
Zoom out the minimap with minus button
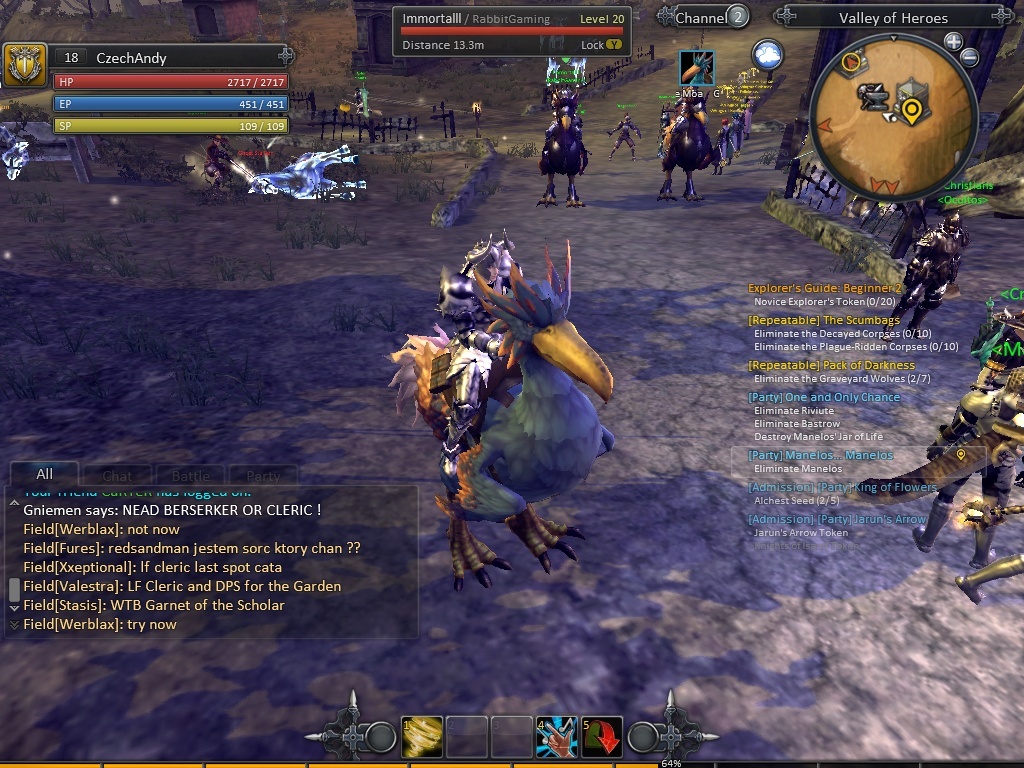click(969, 57)
